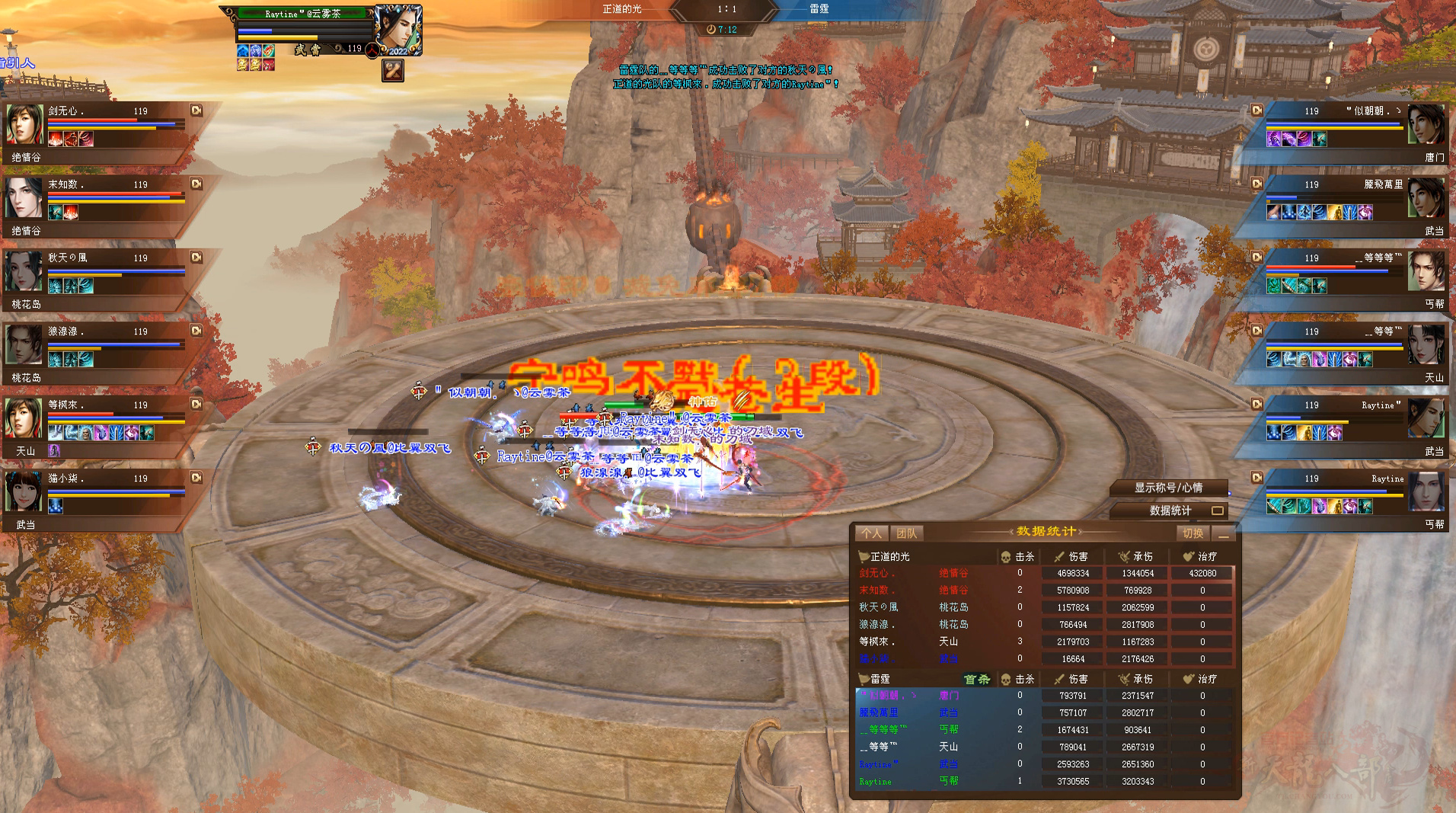This screenshot has height=813, width=1456.
Task: Select bottom Raytine 丐帮 row in statistics
Action: click(1045, 781)
